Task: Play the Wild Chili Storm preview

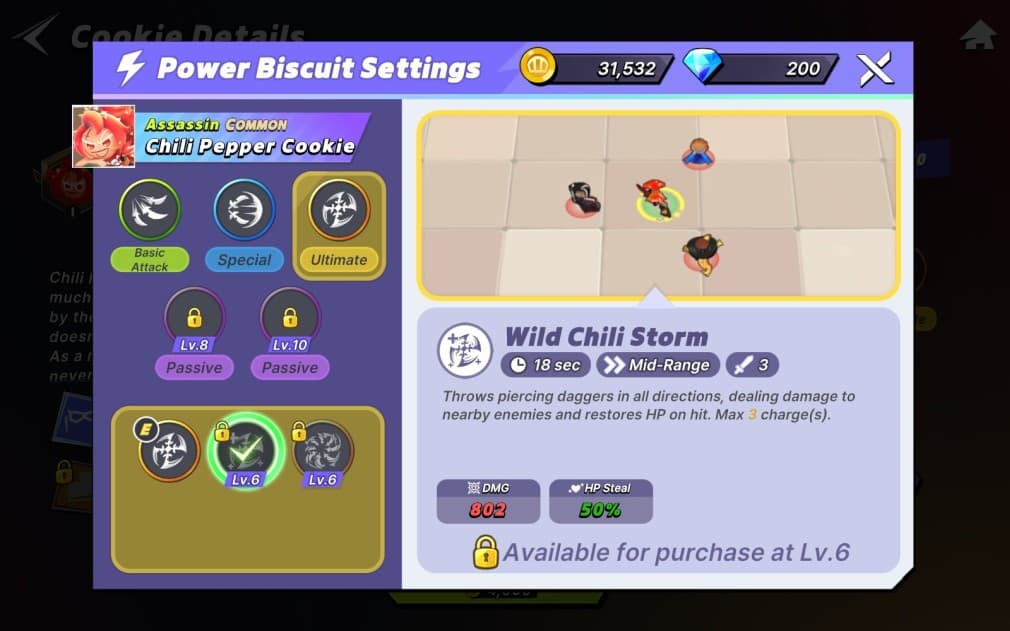Action: 658,205
